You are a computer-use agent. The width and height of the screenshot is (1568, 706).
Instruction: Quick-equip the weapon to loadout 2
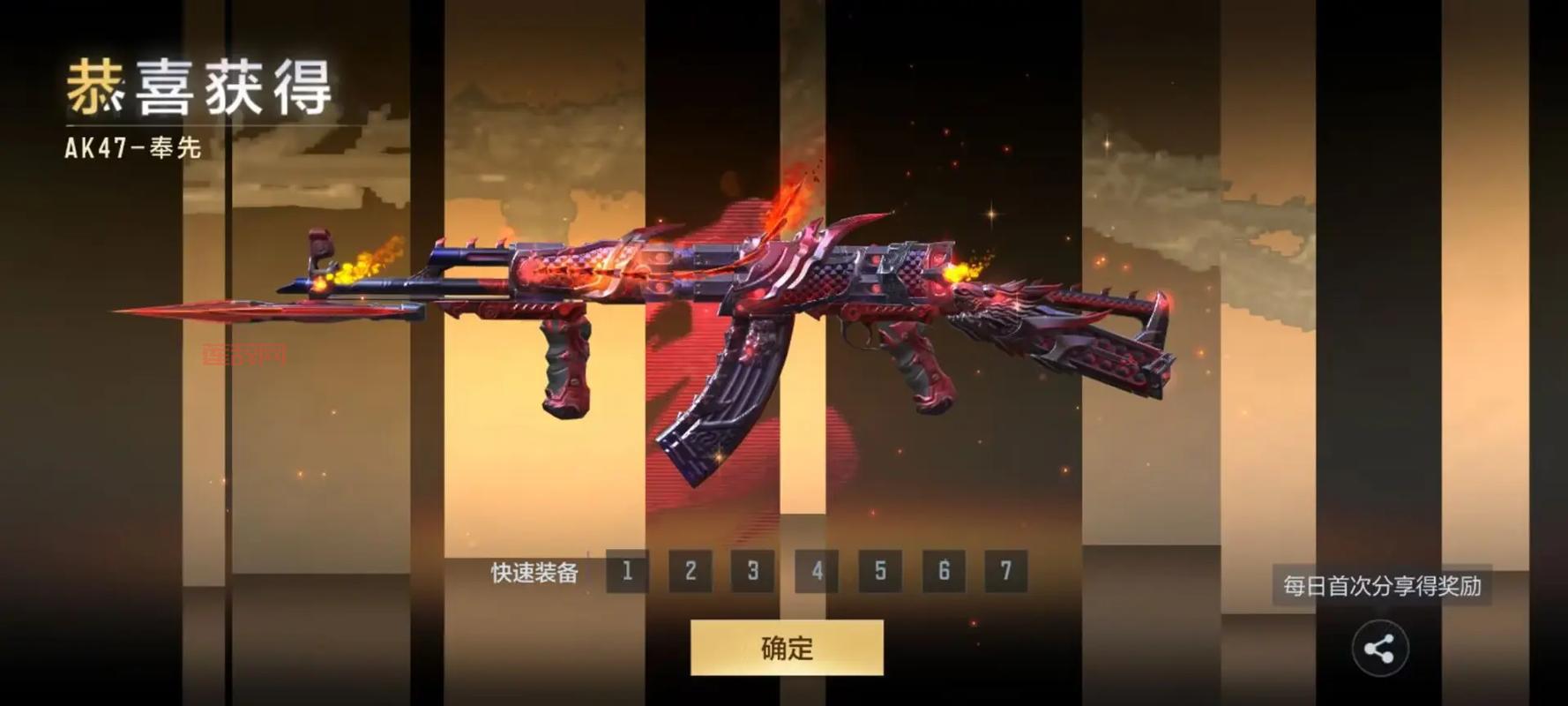[691, 571]
